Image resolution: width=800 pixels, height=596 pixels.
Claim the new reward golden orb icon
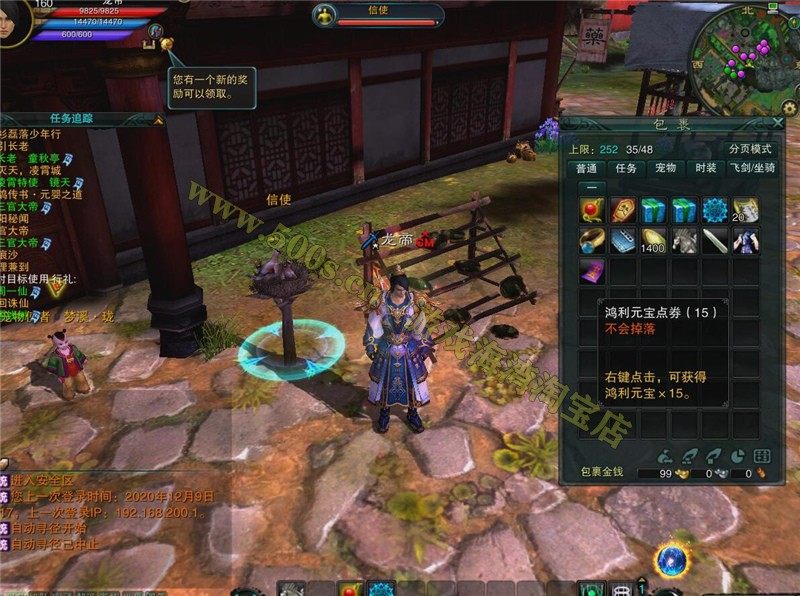coord(166,44)
